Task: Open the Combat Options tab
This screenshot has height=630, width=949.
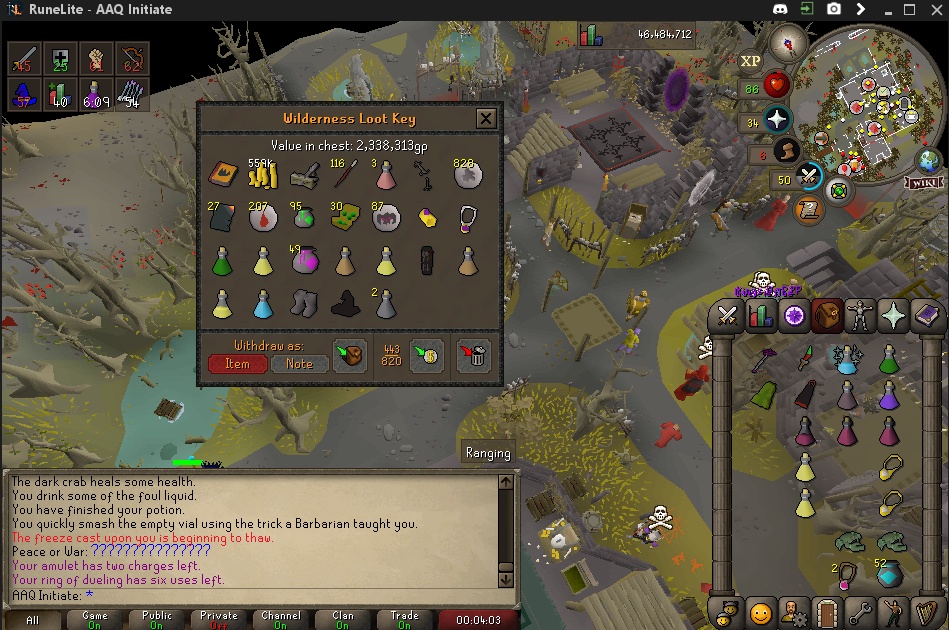Action: [728, 317]
